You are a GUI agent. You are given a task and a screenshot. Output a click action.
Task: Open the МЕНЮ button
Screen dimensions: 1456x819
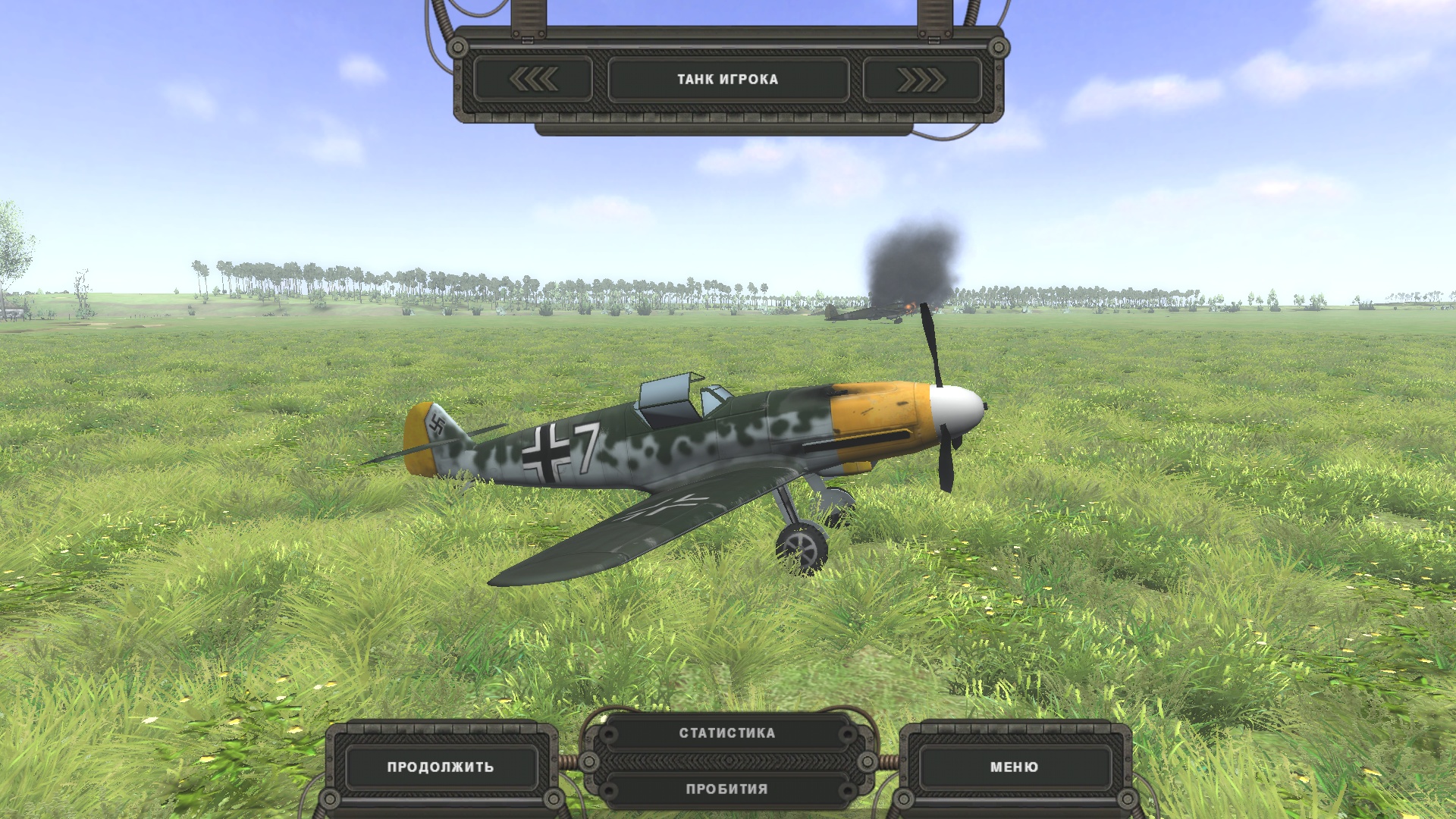point(1014,767)
